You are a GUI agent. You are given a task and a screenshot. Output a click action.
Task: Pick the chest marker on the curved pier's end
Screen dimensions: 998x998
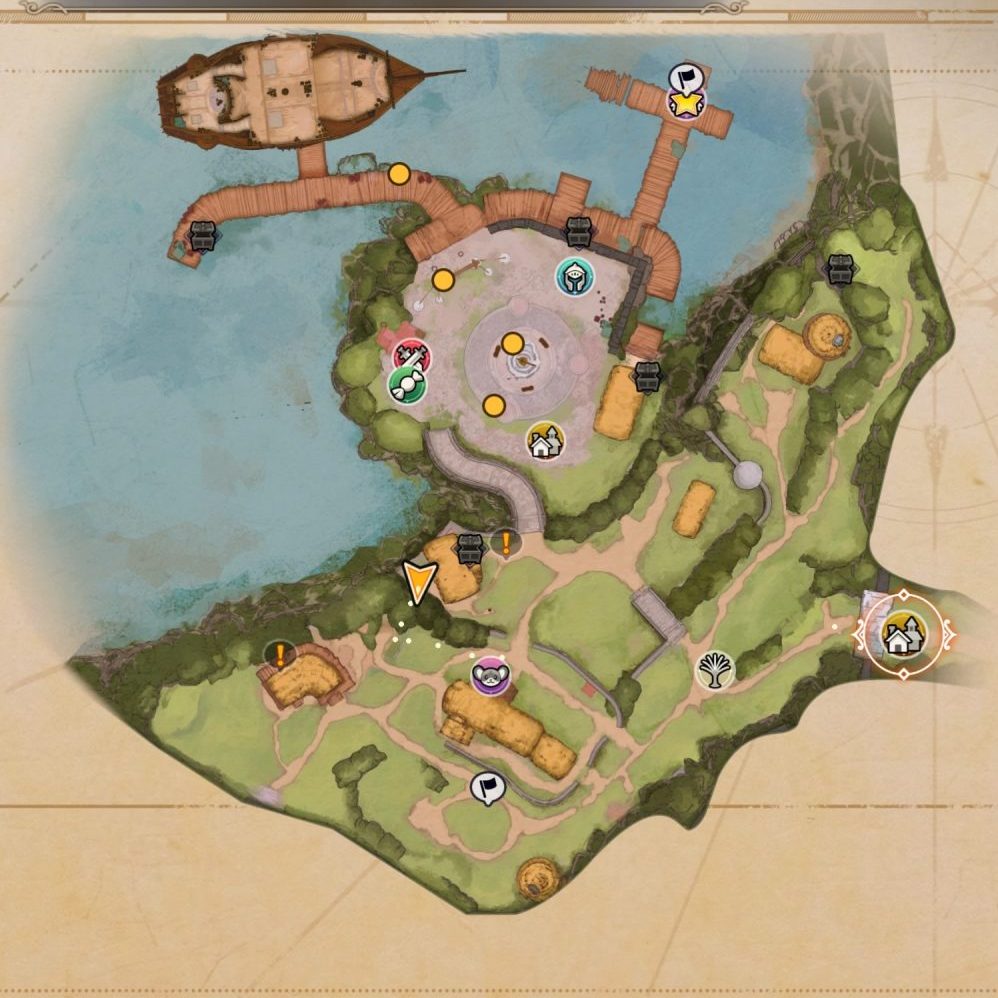pos(203,236)
